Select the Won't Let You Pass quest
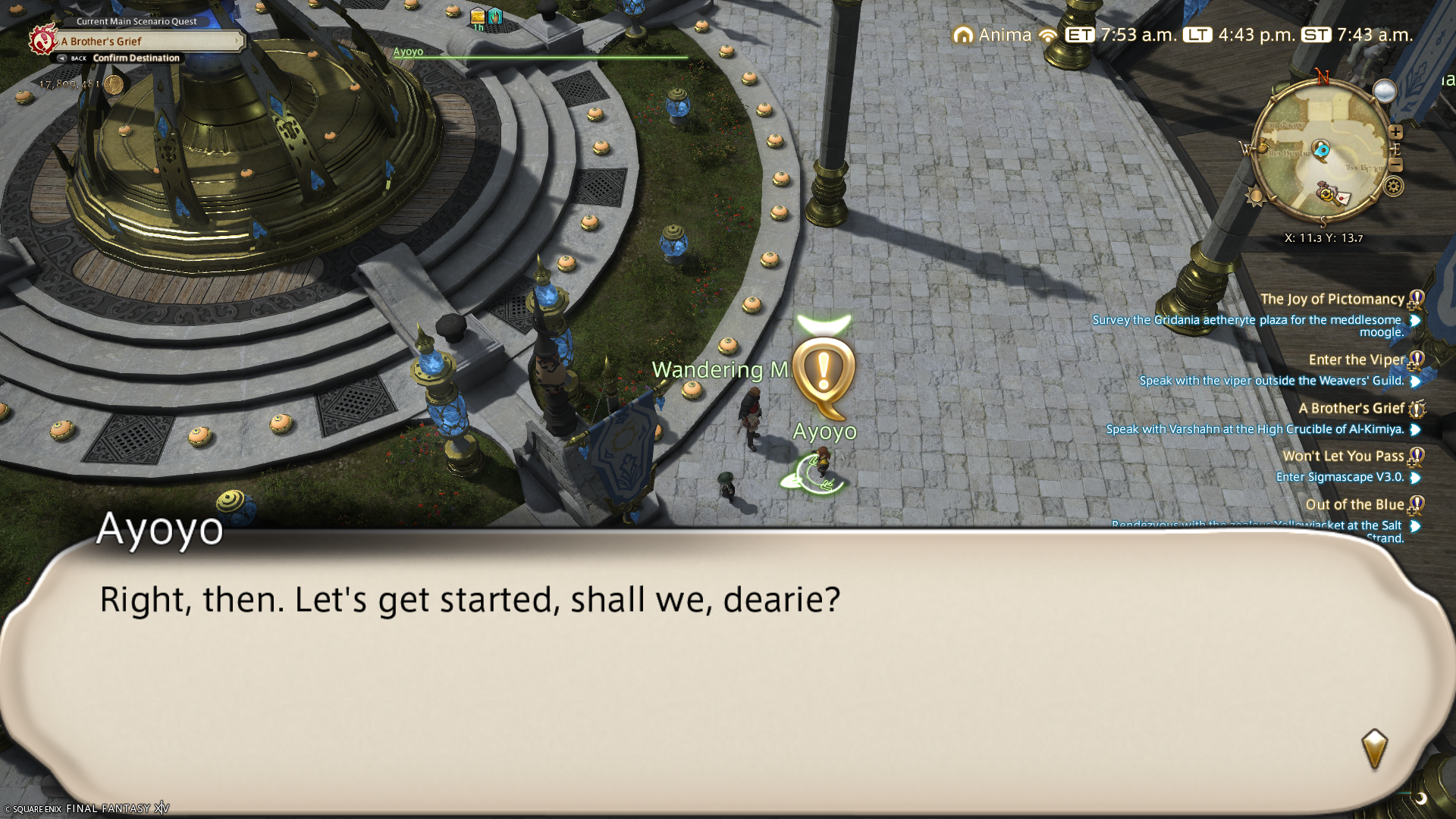This screenshot has width=1456, height=819. pos(1343,457)
